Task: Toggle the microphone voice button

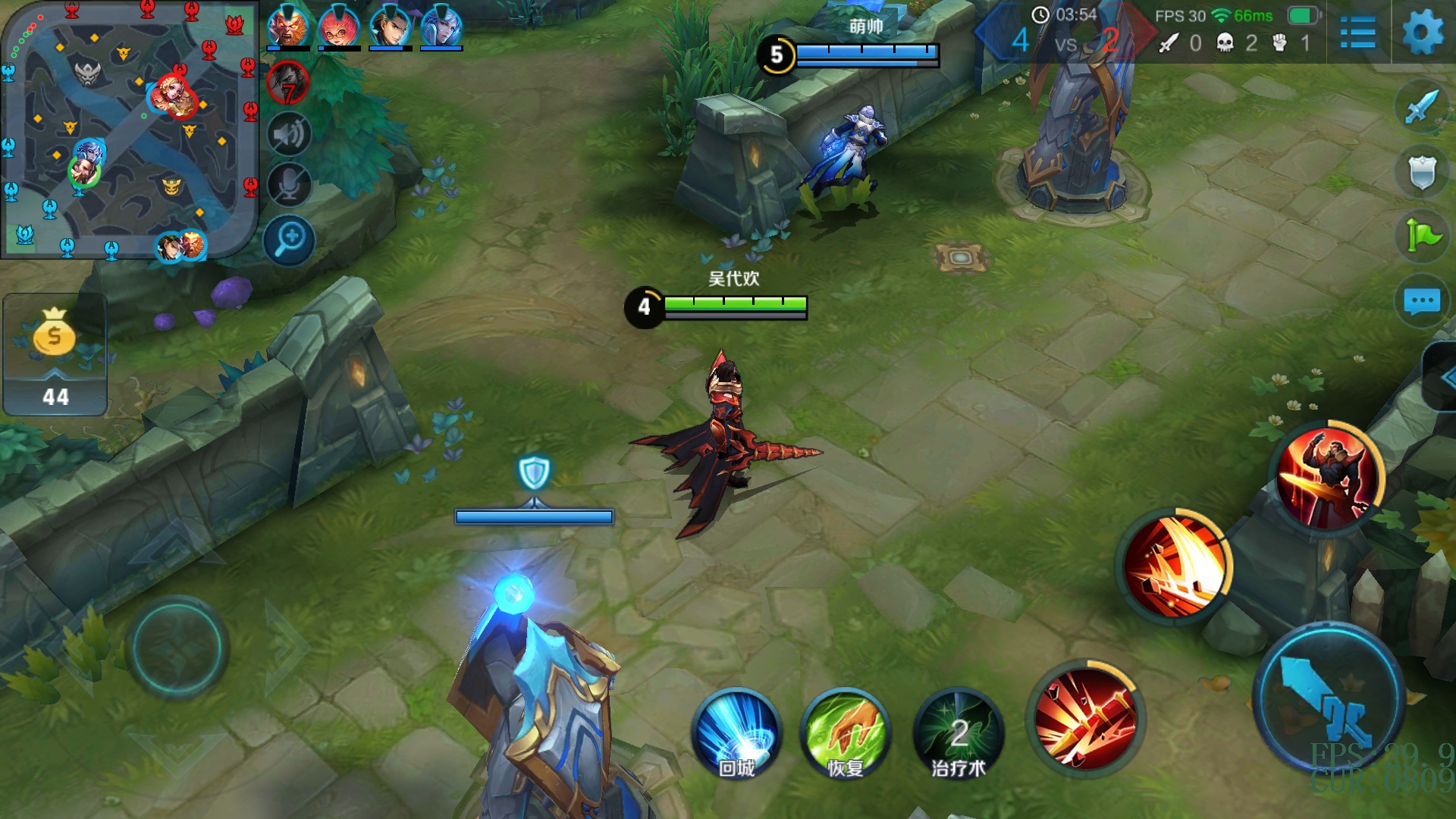Action: click(x=288, y=185)
